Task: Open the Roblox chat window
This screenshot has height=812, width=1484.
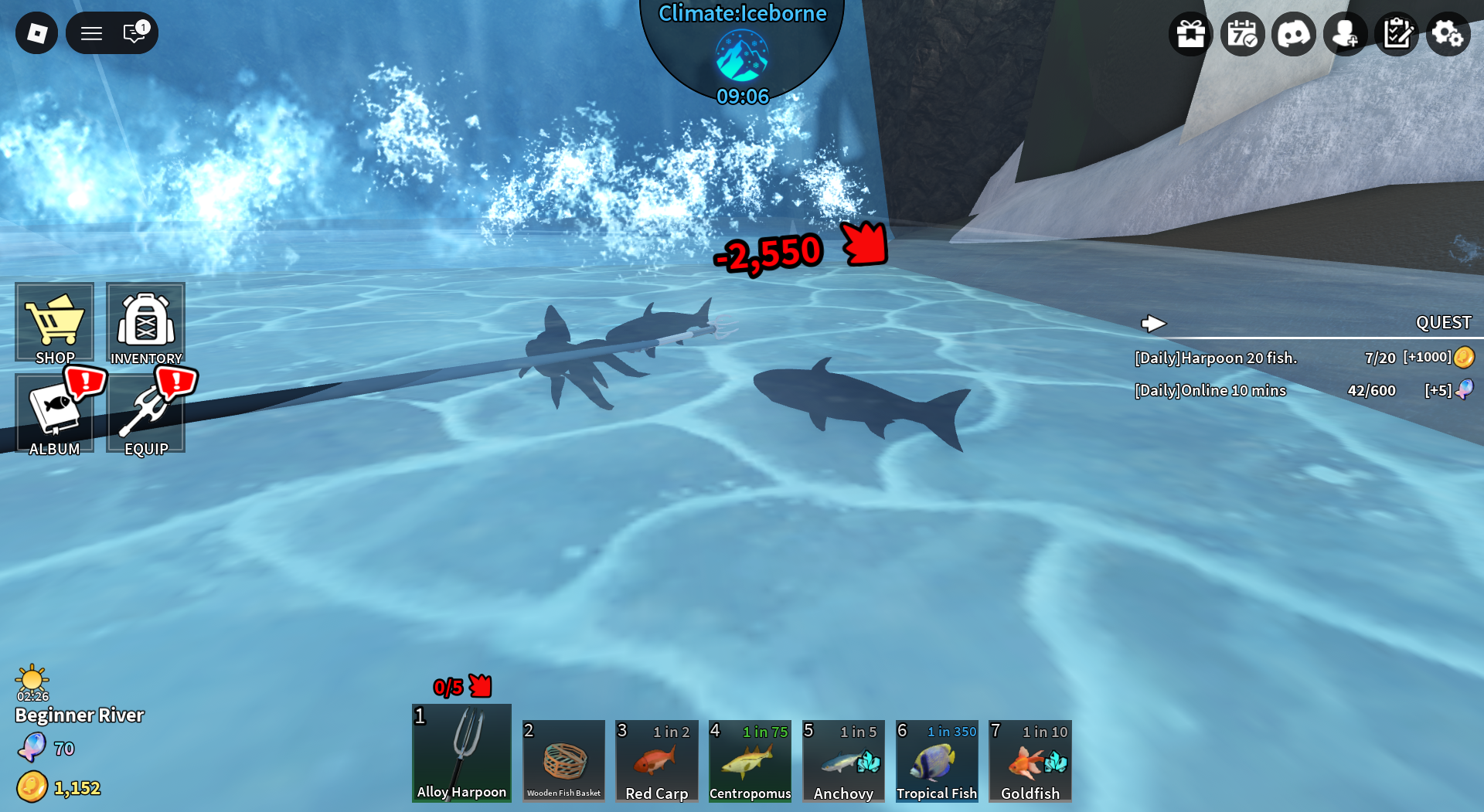Action: coord(134,33)
